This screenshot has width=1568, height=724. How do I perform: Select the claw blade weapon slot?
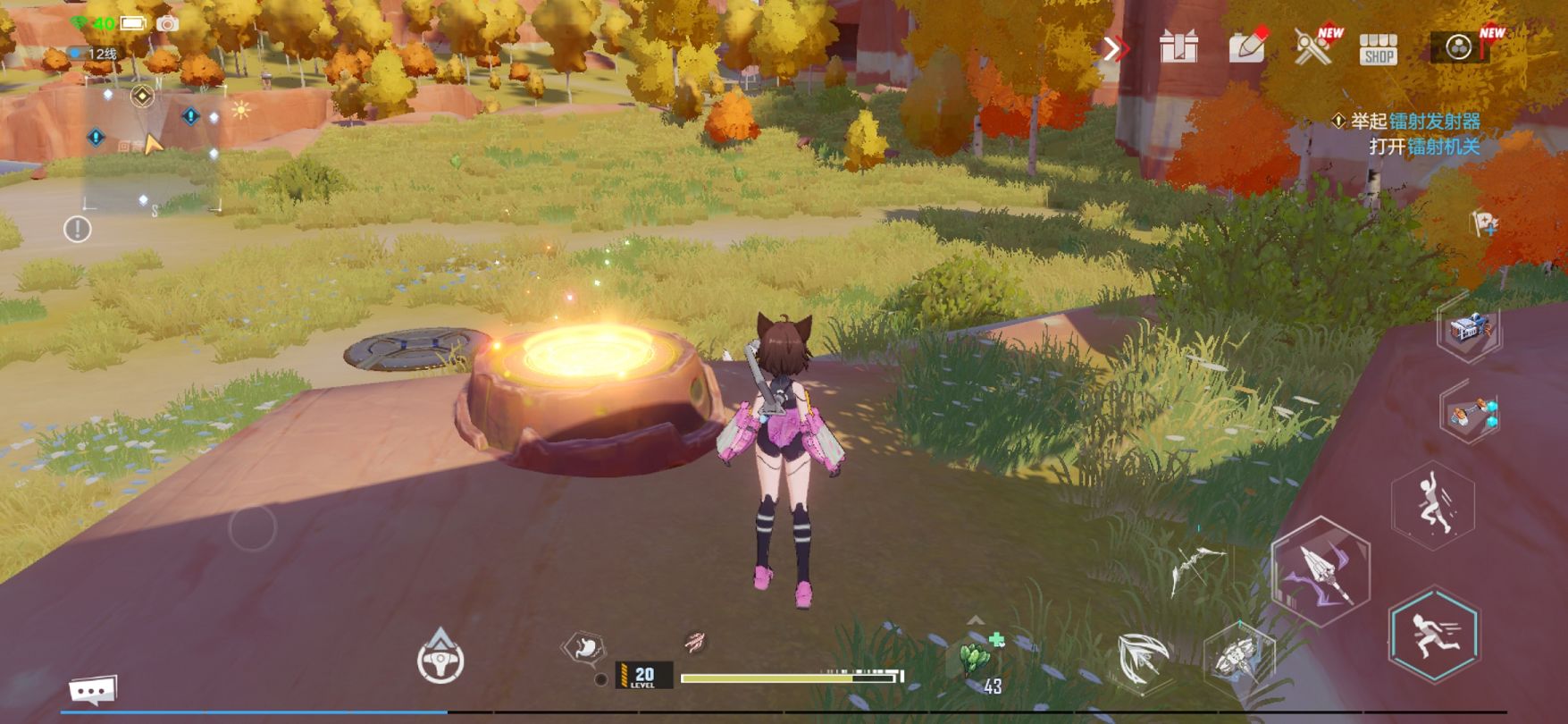pos(1142,660)
